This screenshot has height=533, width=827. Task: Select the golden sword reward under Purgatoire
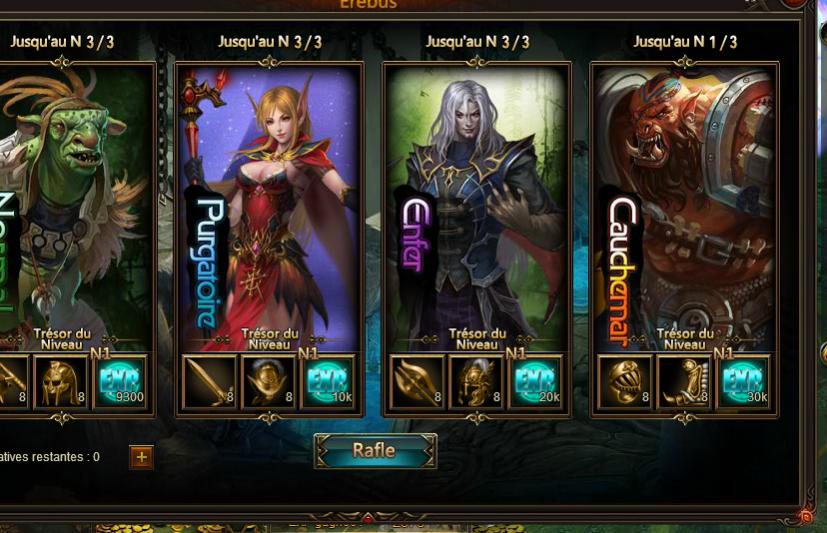coord(209,381)
